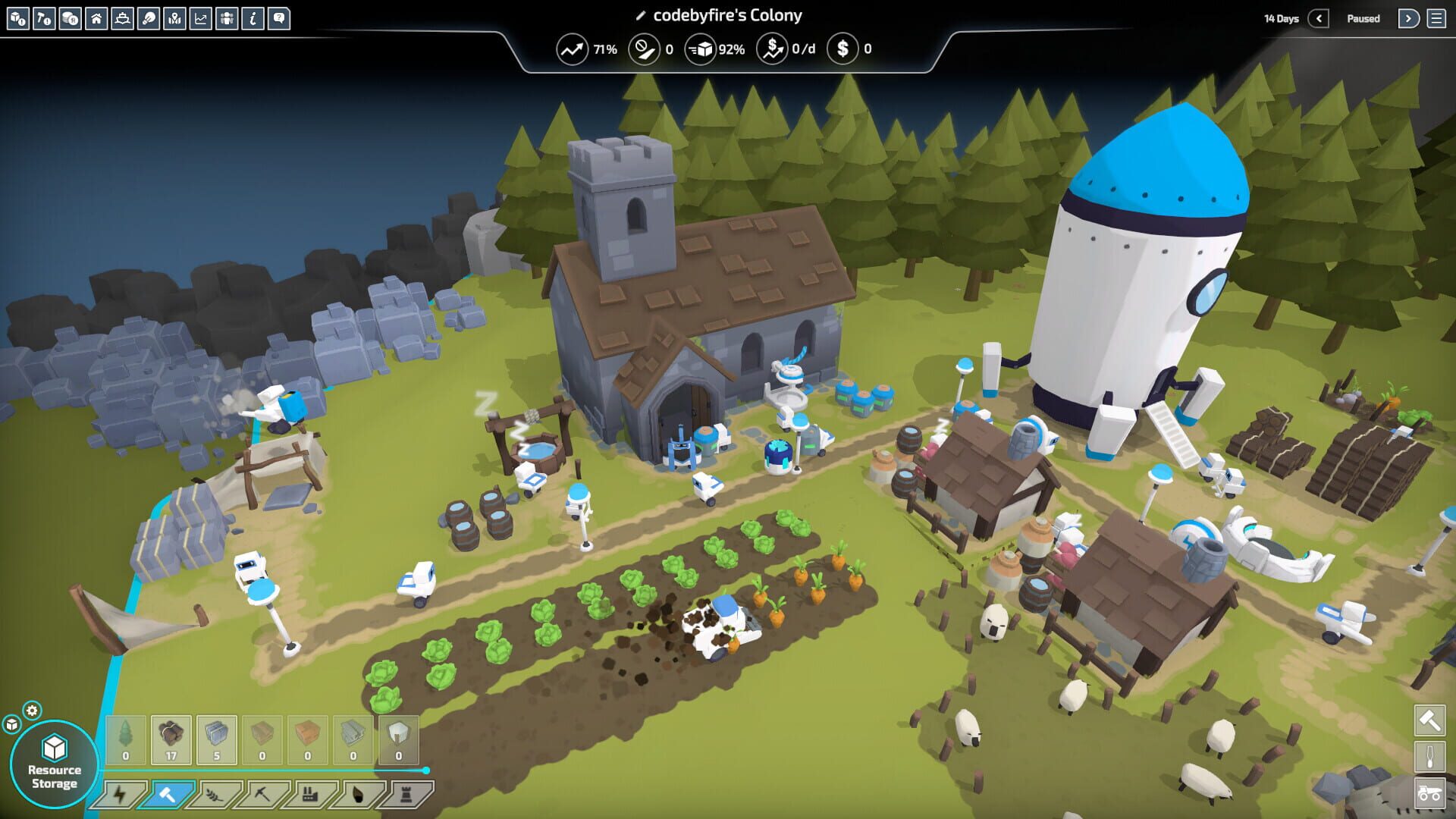
Task: Toggle the energy lightning category
Action: tap(118, 795)
